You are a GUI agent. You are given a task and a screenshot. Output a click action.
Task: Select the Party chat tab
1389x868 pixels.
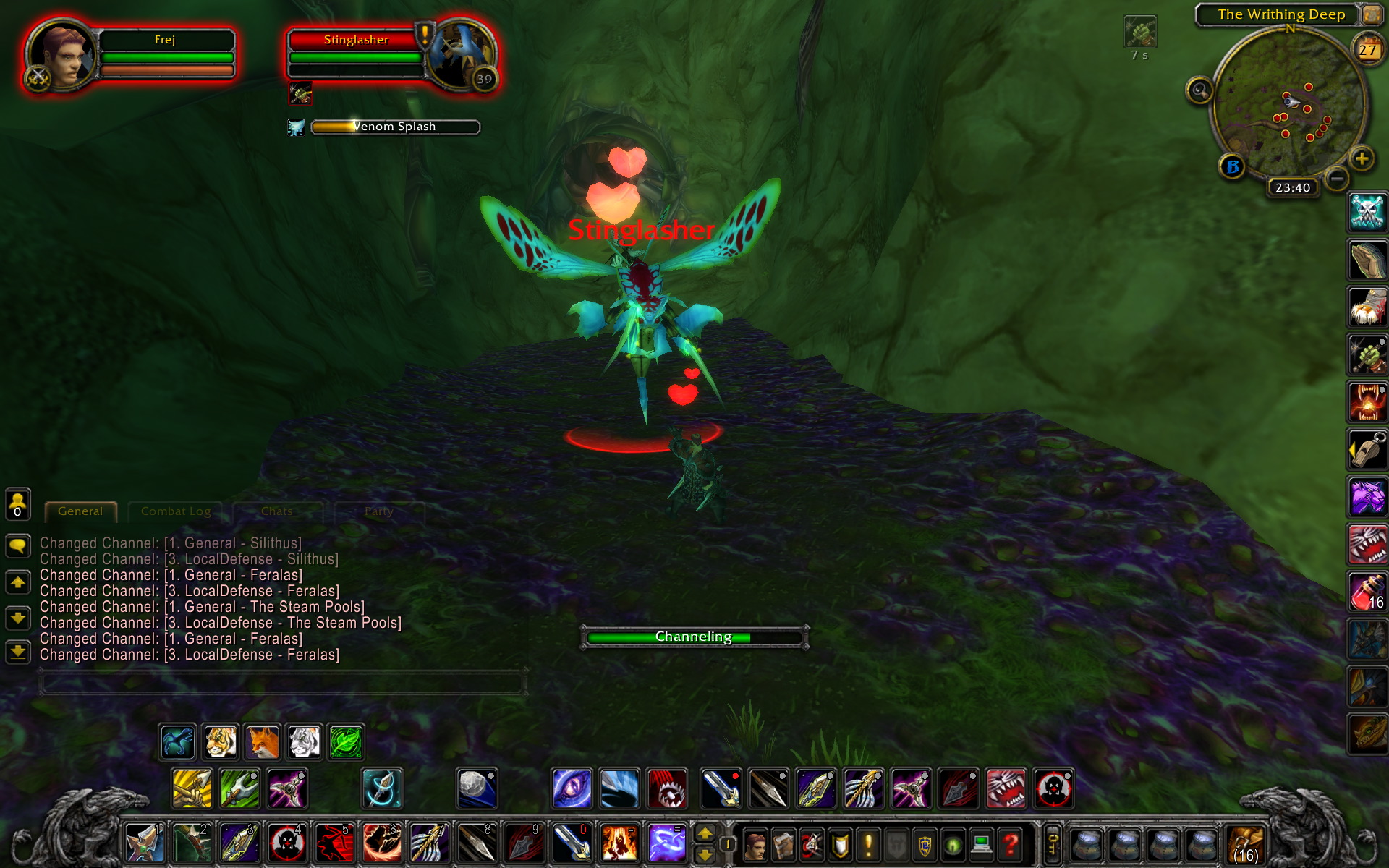point(379,511)
